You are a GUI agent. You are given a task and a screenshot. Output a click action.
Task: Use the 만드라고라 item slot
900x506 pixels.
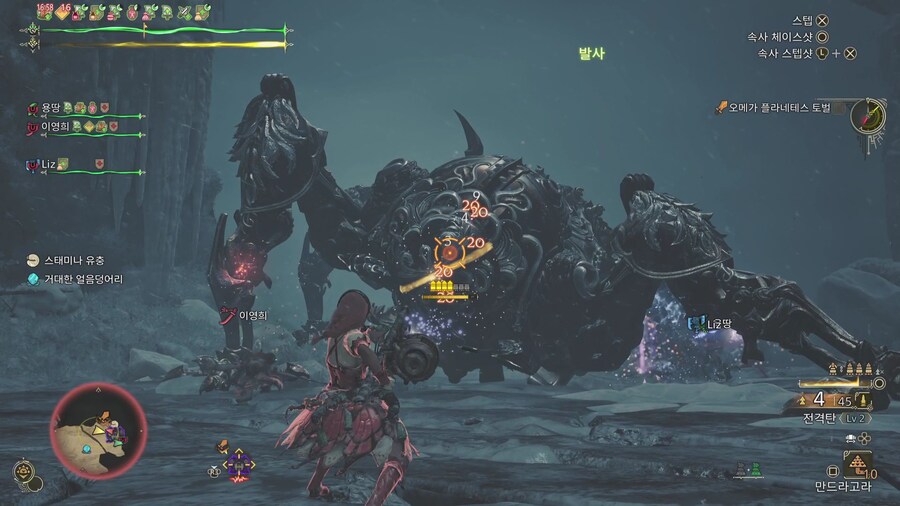point(856,463)
